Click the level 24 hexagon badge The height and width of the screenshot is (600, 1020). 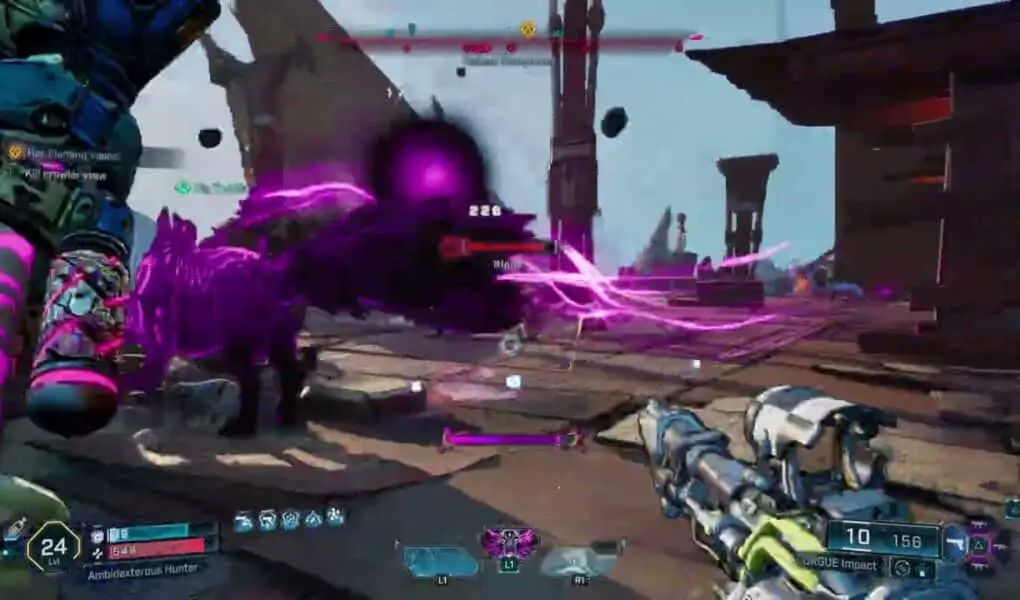coord(53,547)
